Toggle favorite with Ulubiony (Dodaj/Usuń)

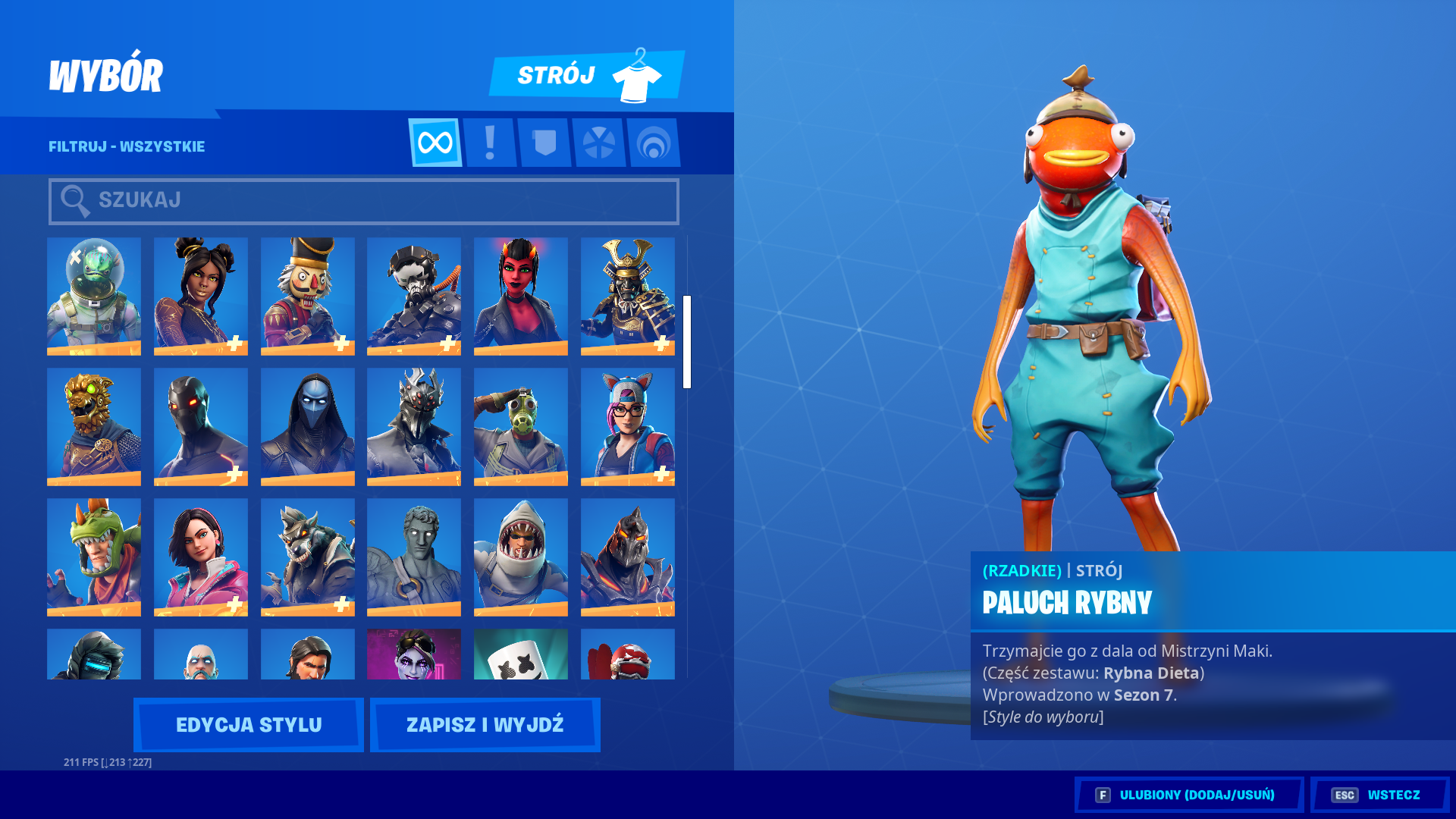(x=1188, y=795)
